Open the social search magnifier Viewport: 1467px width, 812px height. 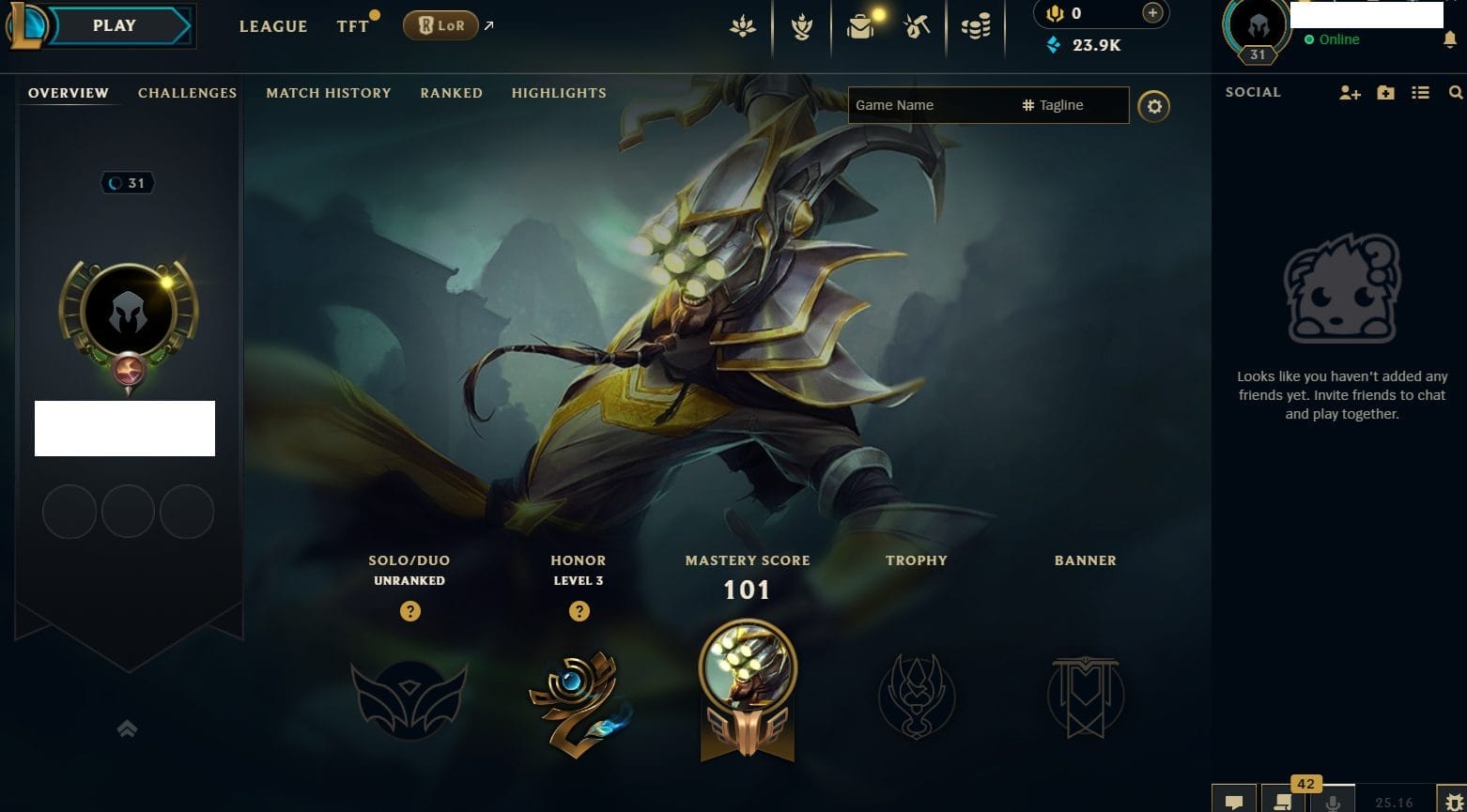pyautogui.click(x=1455, y=92)
